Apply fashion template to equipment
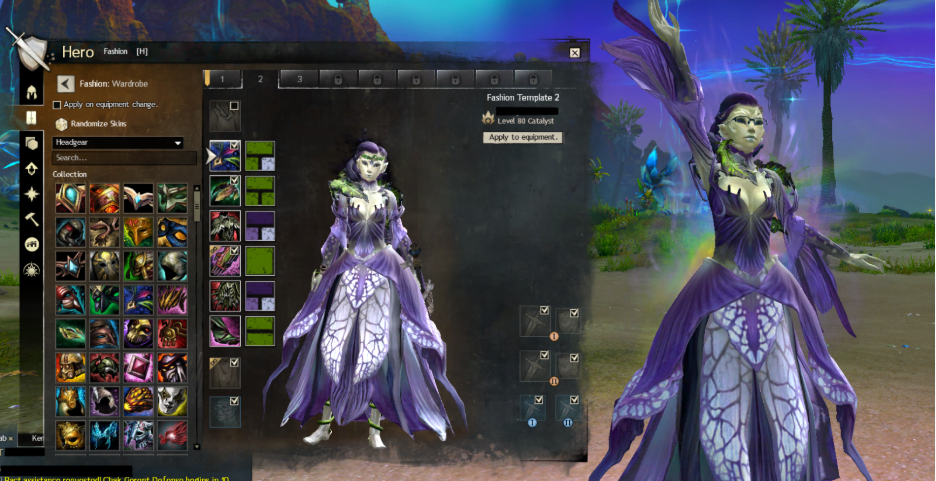 coord(523,137)
